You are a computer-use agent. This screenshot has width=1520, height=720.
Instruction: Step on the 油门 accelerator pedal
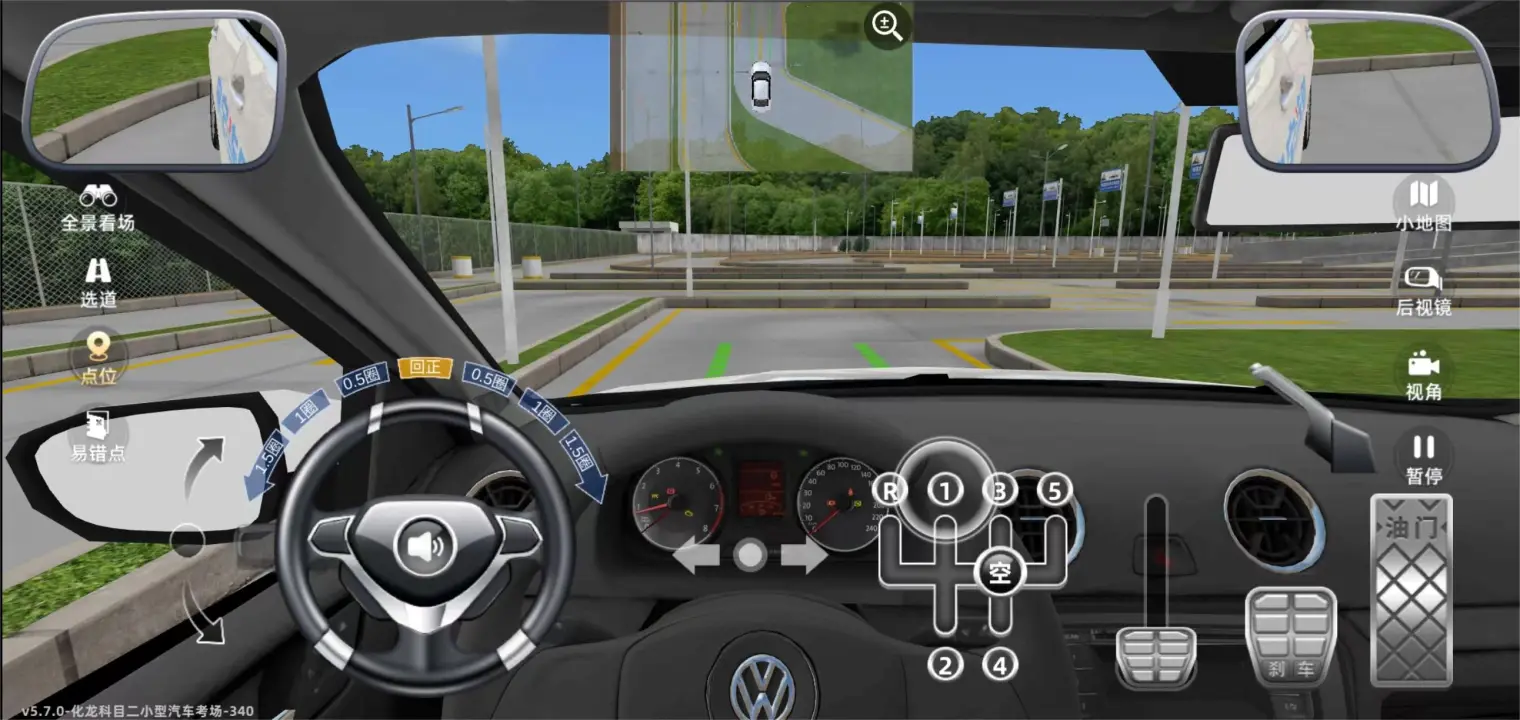click(1410, 590)
